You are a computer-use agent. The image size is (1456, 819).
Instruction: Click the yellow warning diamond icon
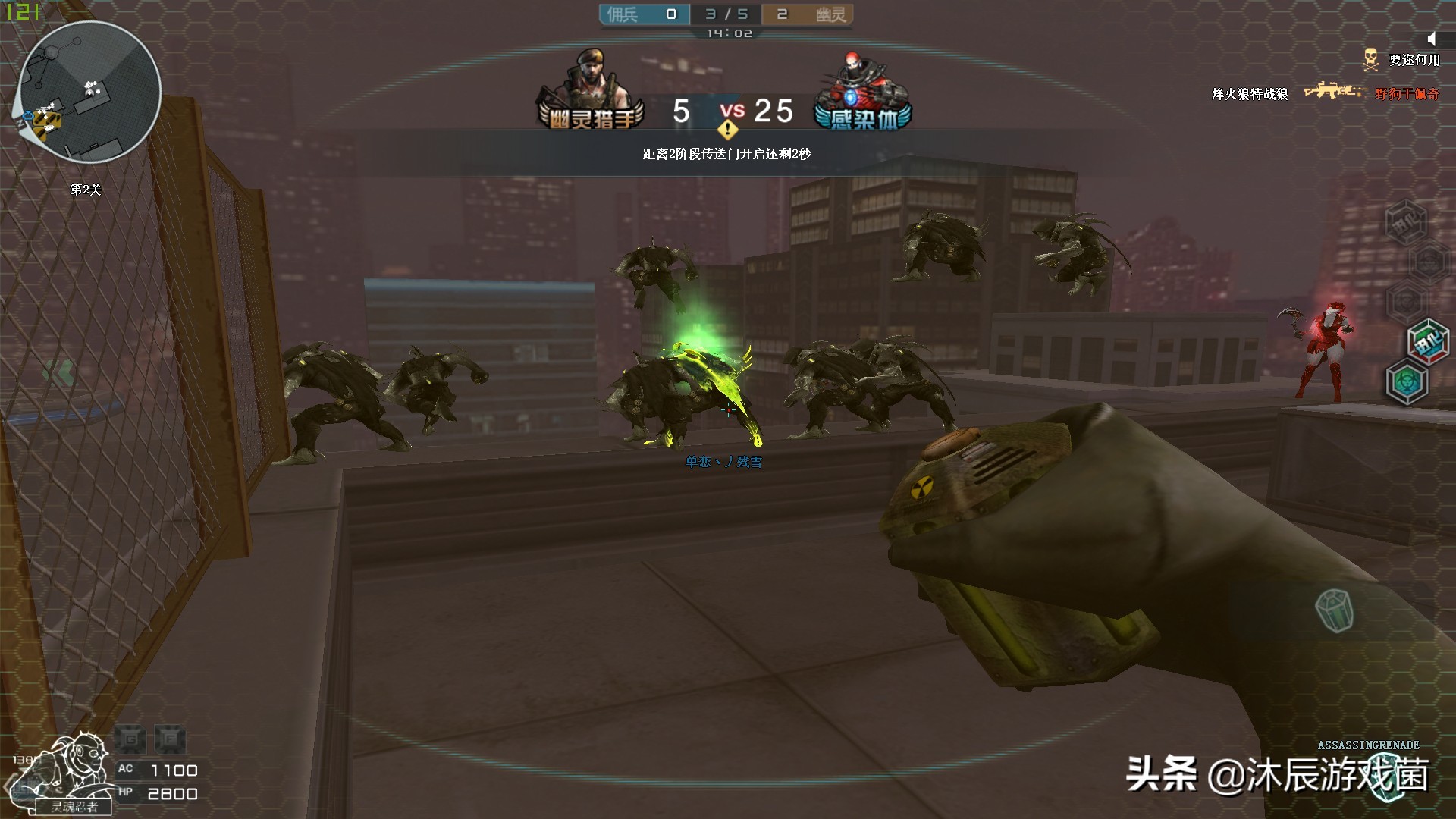[727, 130]
